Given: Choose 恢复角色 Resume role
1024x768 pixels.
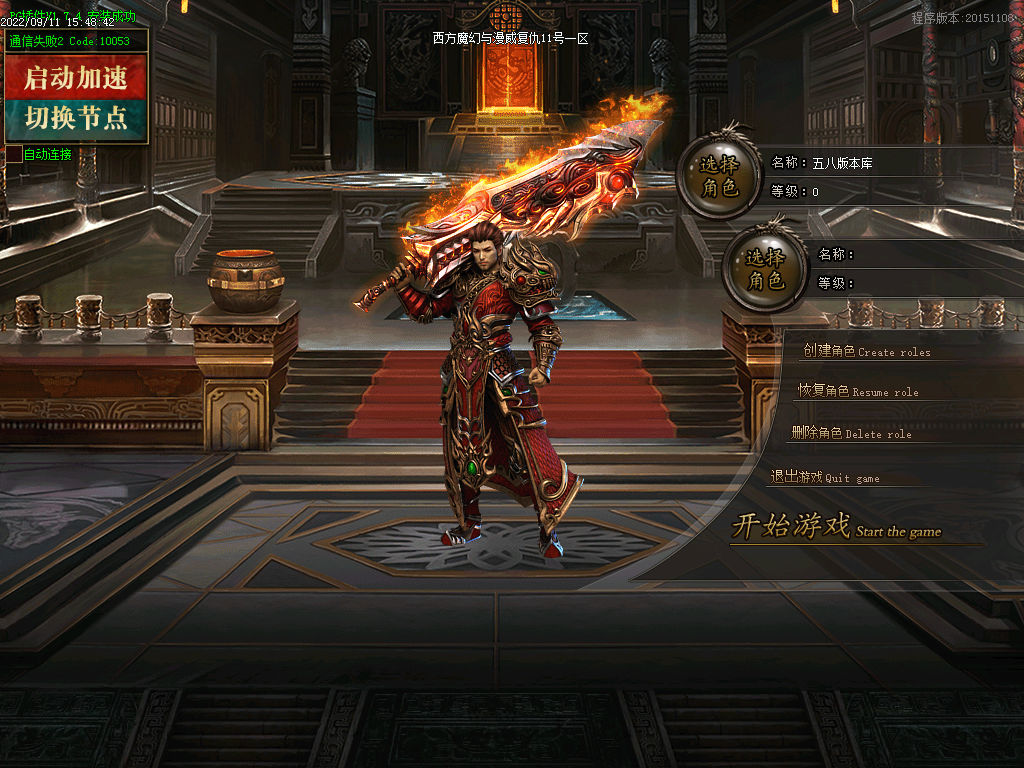Looking at the screenshot, I should 857,391.
